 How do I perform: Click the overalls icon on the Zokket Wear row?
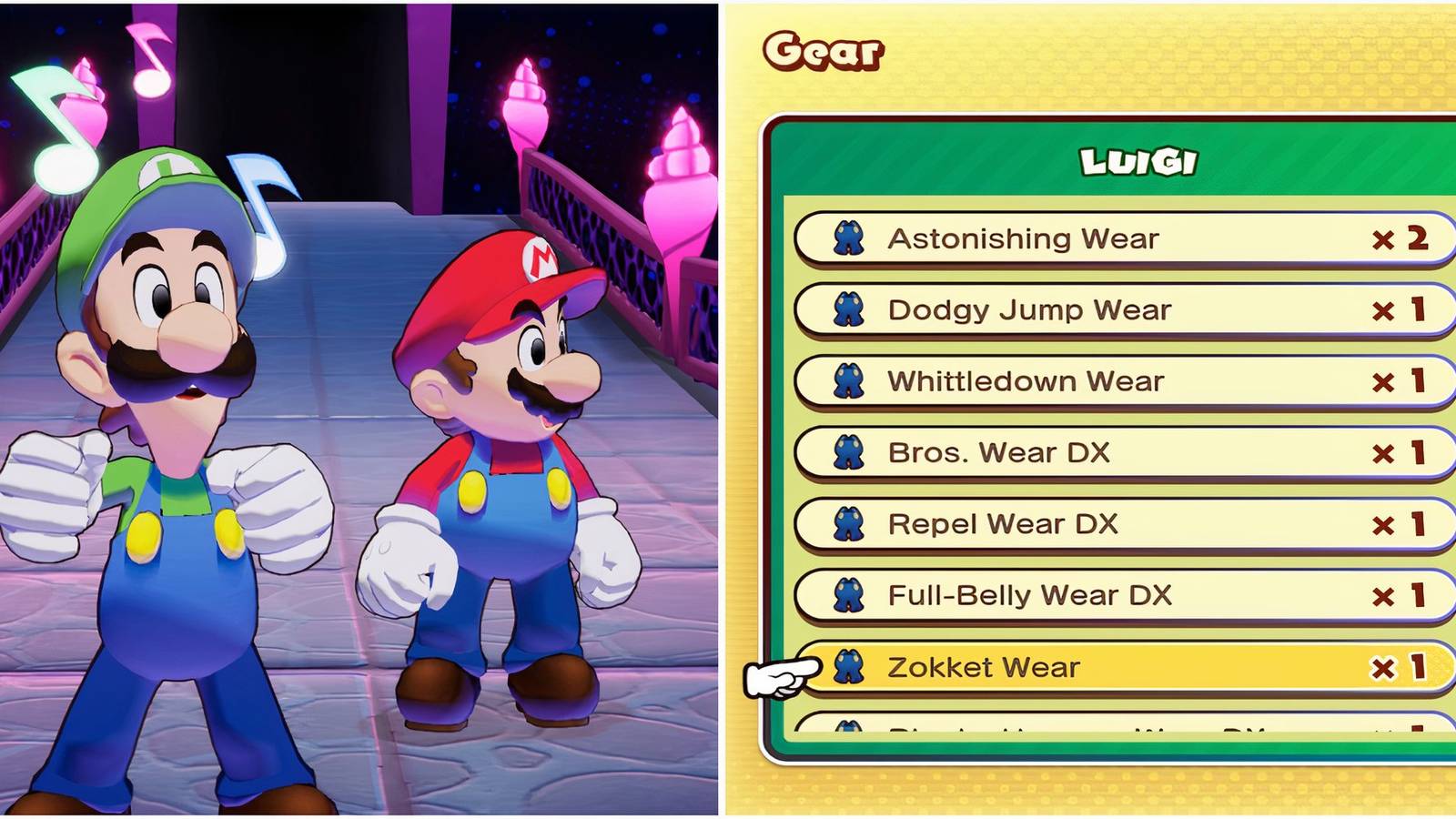tap(850, 668)
